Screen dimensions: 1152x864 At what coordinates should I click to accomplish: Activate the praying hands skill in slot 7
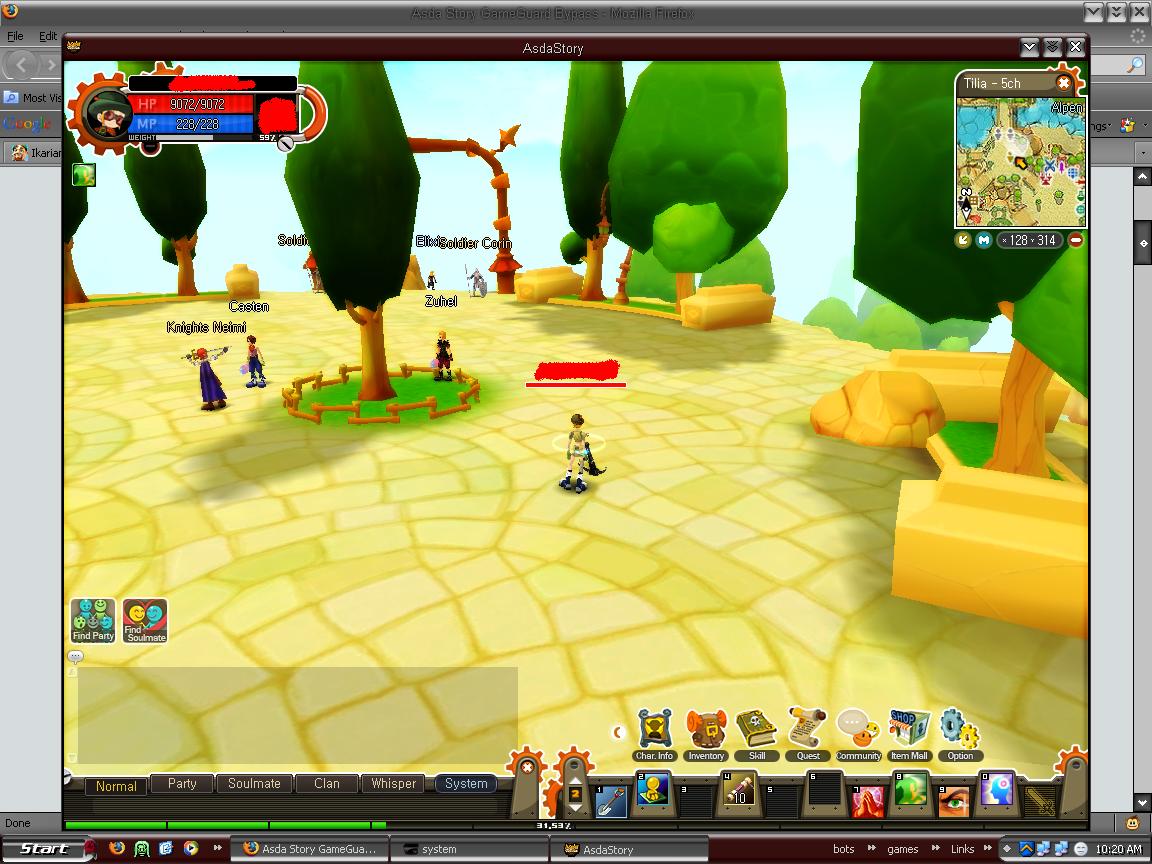pyautogui.click(x=868, y=799)
